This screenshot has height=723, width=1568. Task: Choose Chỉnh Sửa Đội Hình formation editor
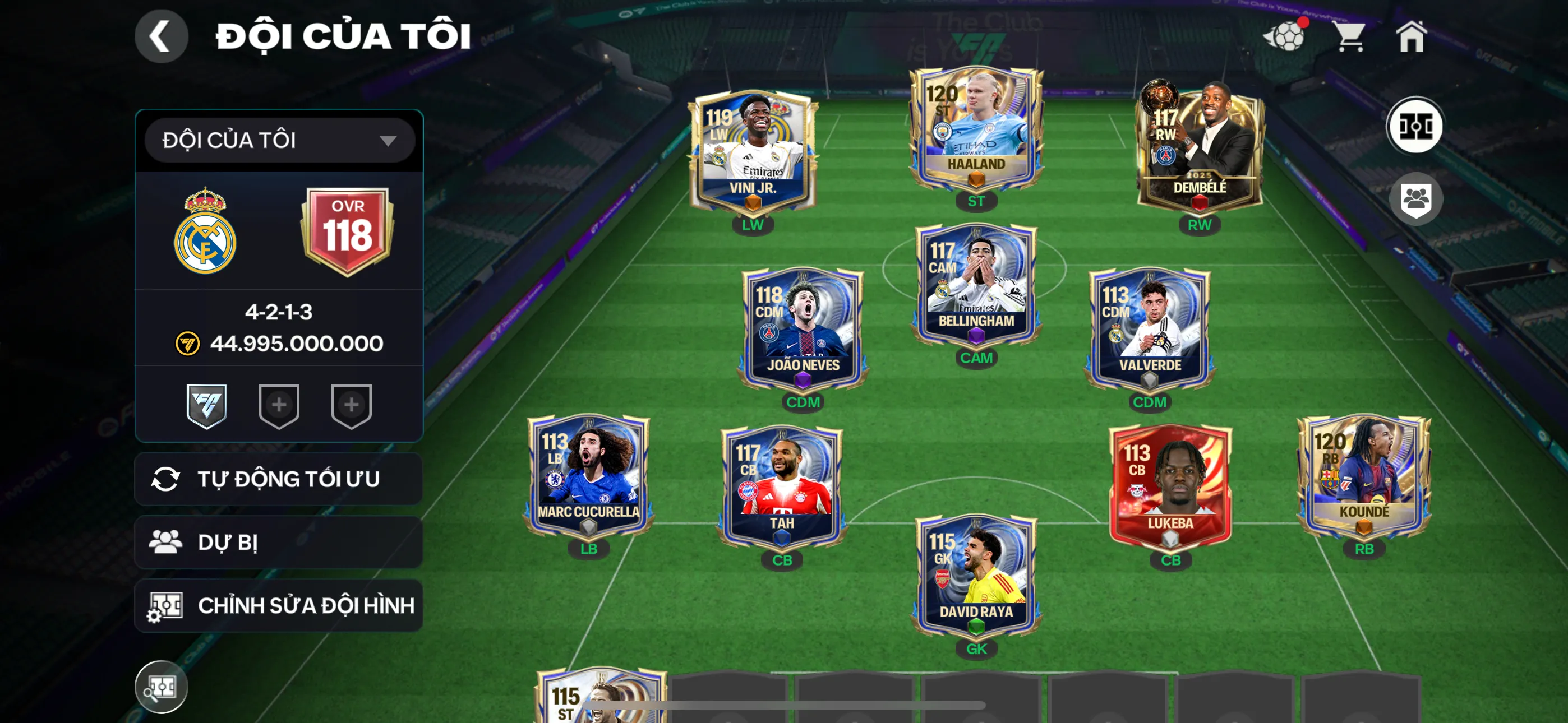279,605
